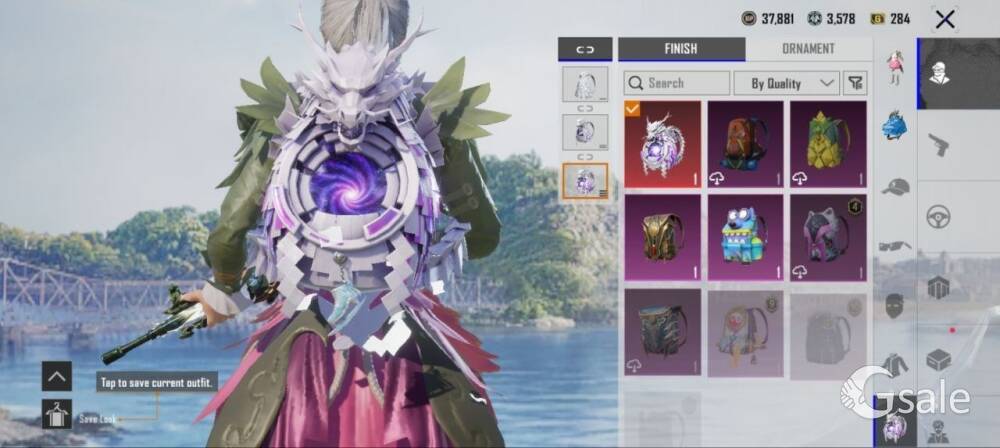Switch to the Finish tab
This screenshot has width=1000, height=448.
[681, 48]
